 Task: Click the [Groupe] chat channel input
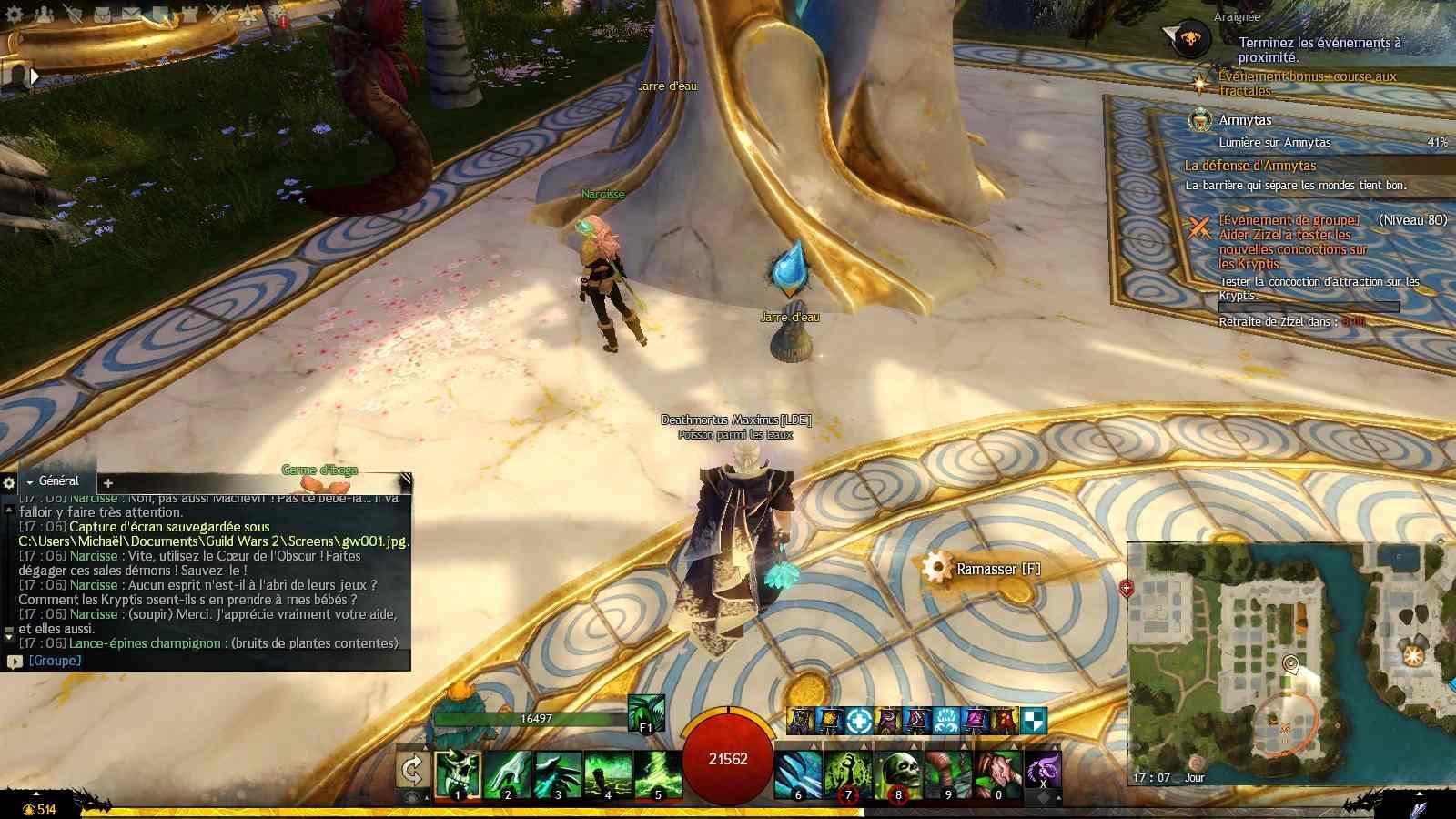pyautogui.click(x=55, y=661)
